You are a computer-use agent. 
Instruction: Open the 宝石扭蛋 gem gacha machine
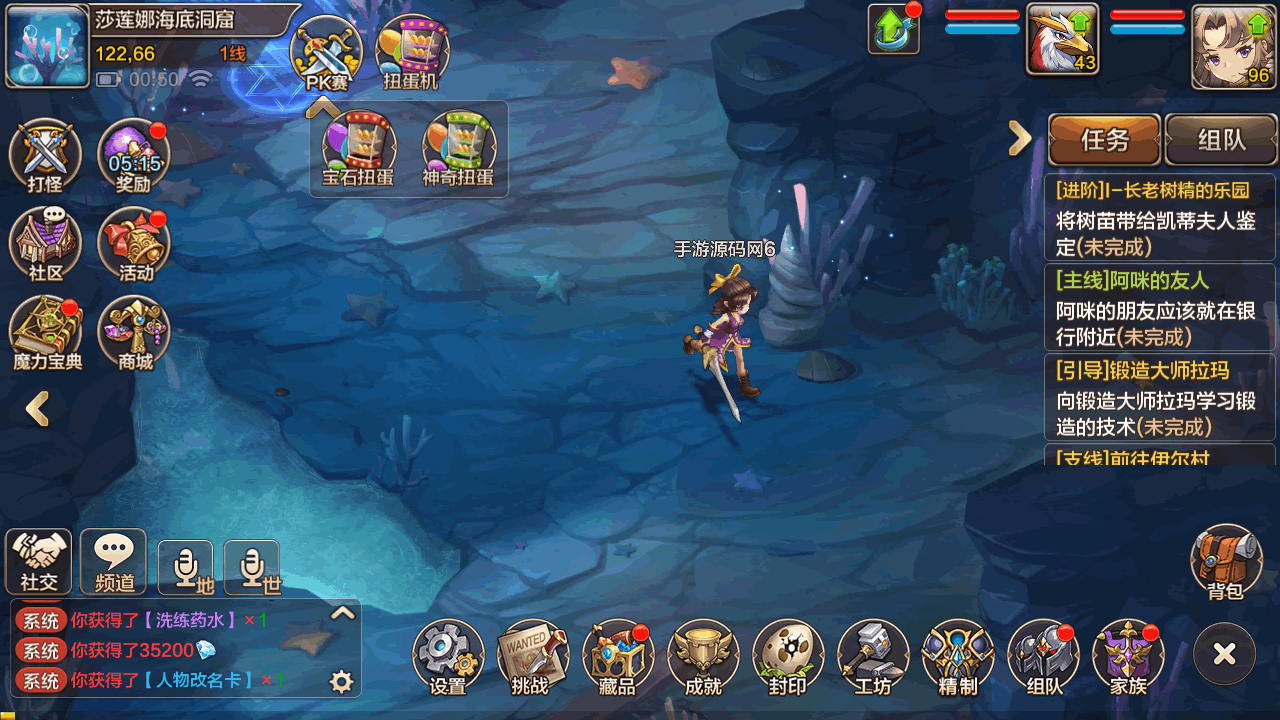(358, 151)
